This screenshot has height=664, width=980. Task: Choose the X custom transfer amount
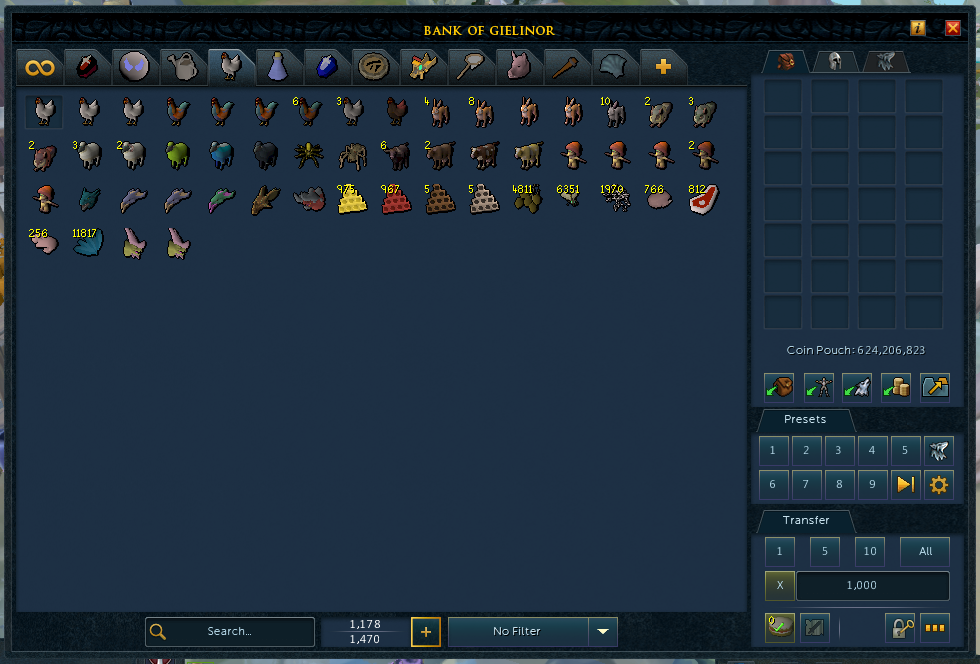click(779, 586)
